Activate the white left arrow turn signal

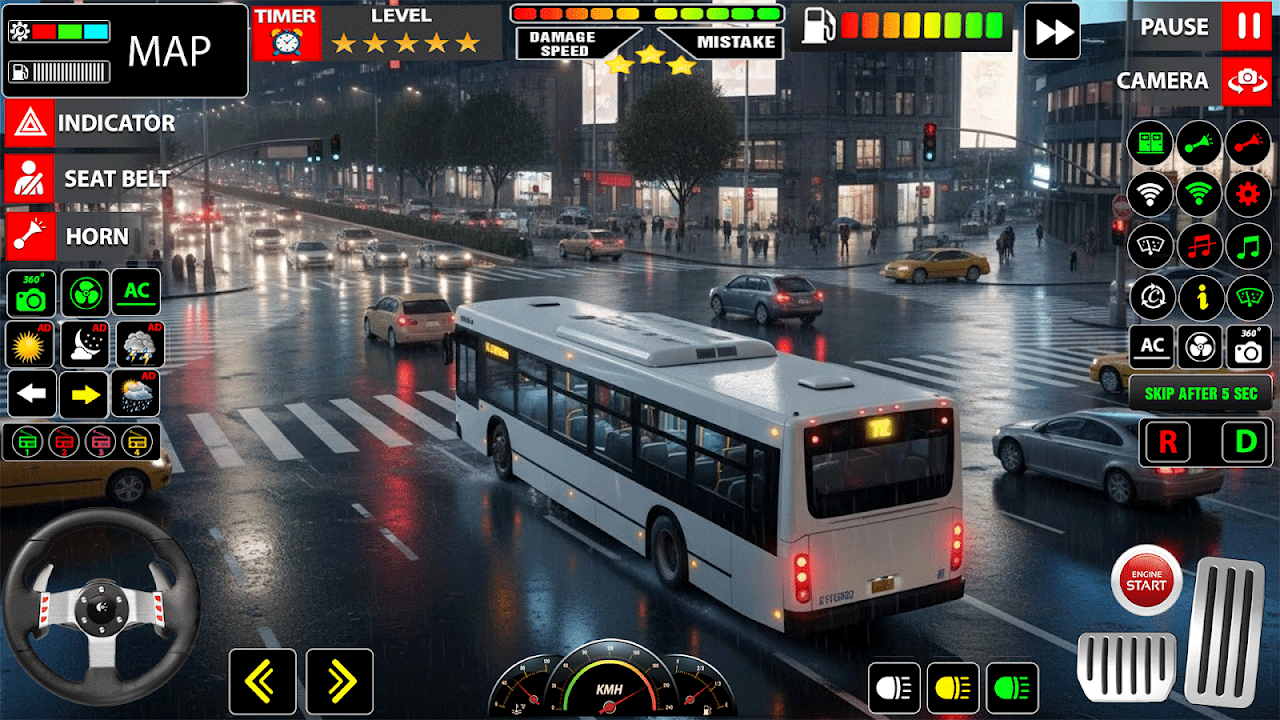click(32, 394)
